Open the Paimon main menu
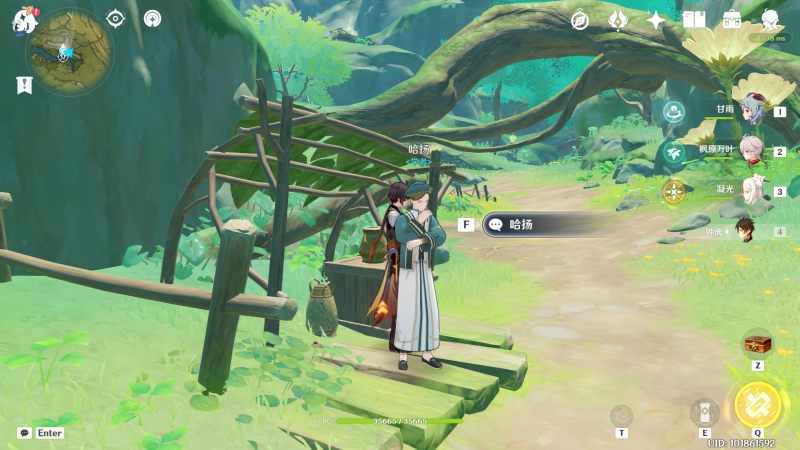The width and height of the screenshot is (800, 450). [24, 20]
